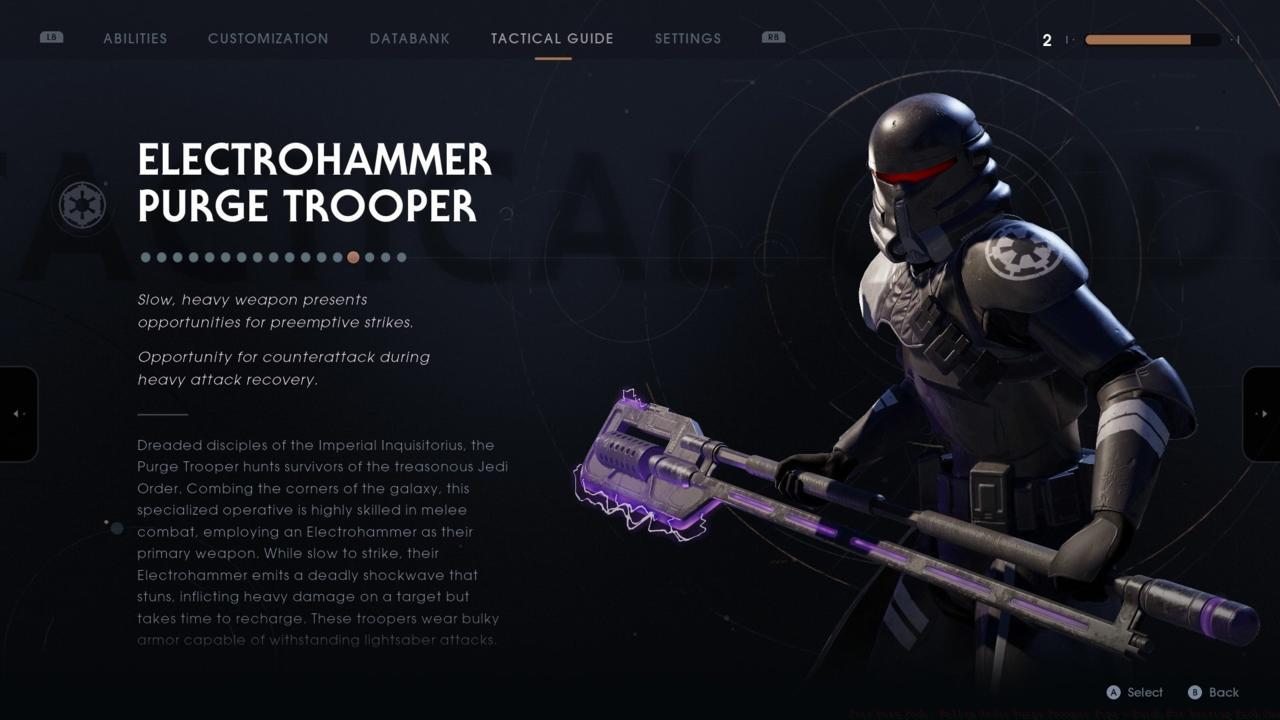Switch to the Customization tab
Viewport: 1280px width, 720px height.
(267, 38)
